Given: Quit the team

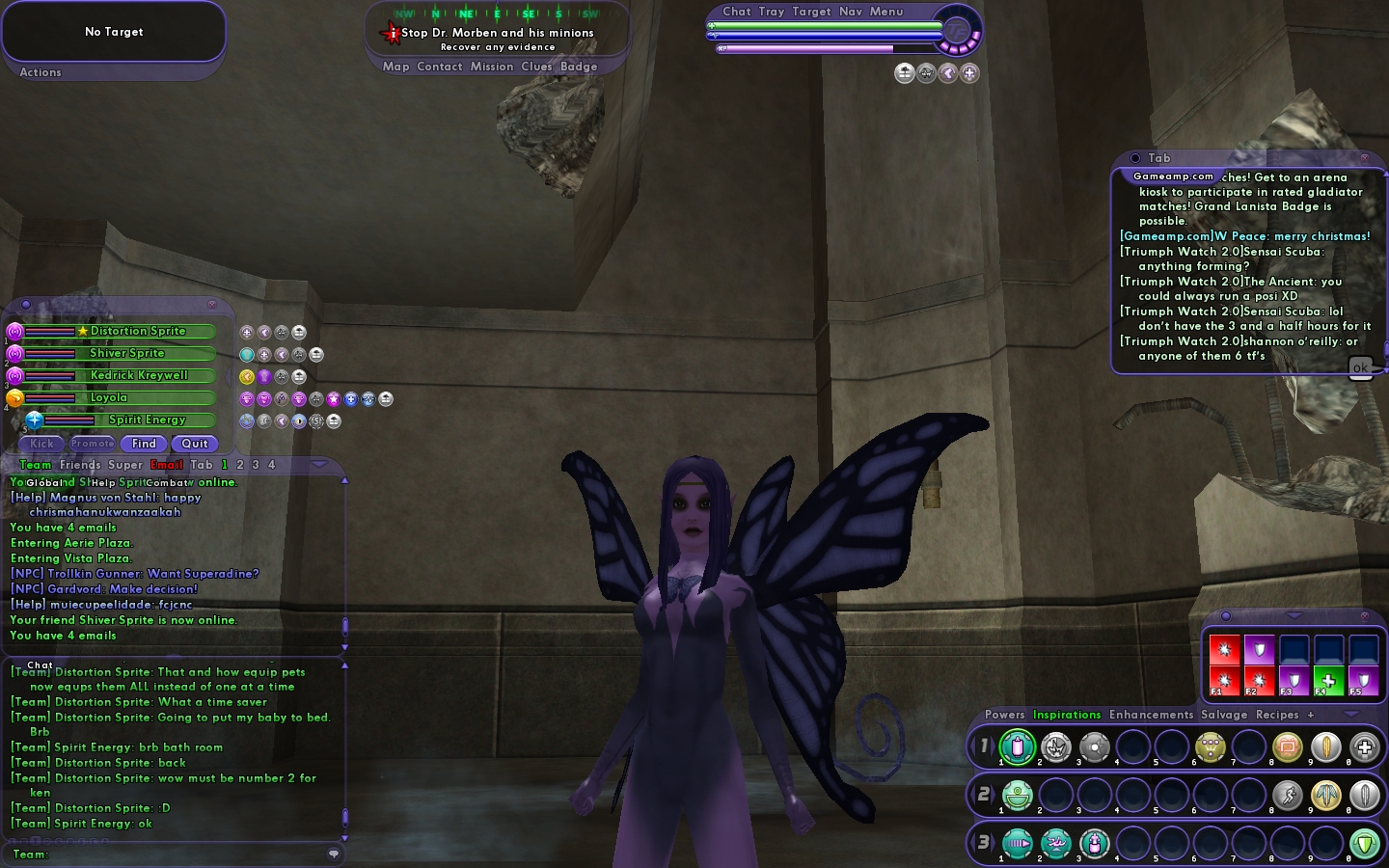Looking at the screenshot, I should (195, 444).
